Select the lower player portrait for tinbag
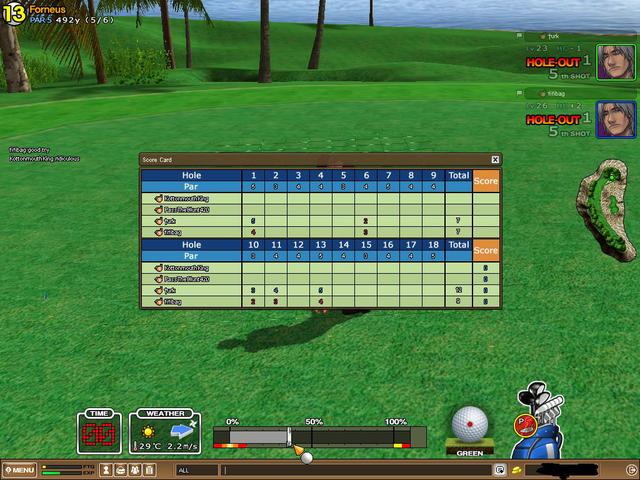The image size is (640, 480). pos(615,119)
